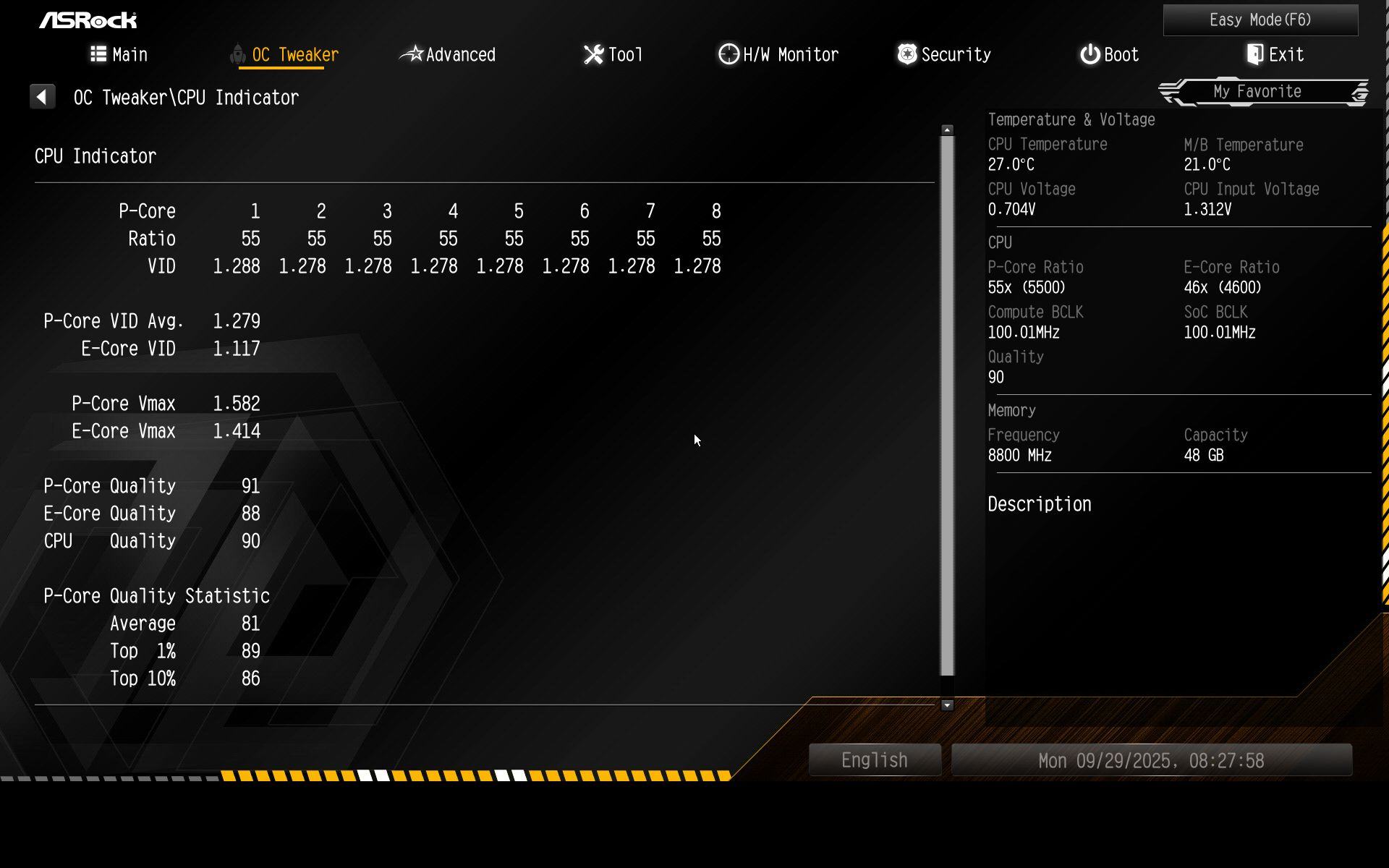
Task: Switch to the Security tab
Action: click(944, 55)
